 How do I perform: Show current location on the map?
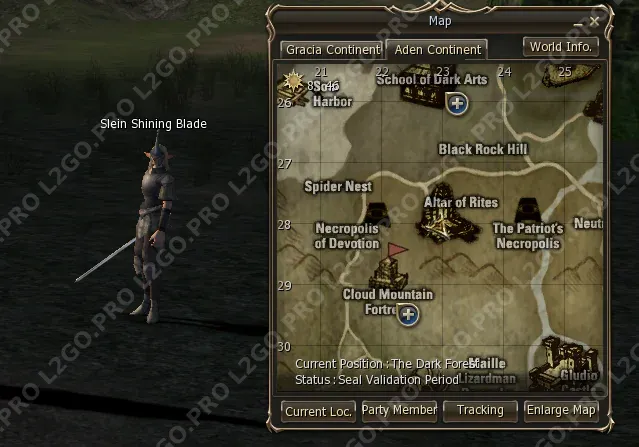(x=318, y=410)
